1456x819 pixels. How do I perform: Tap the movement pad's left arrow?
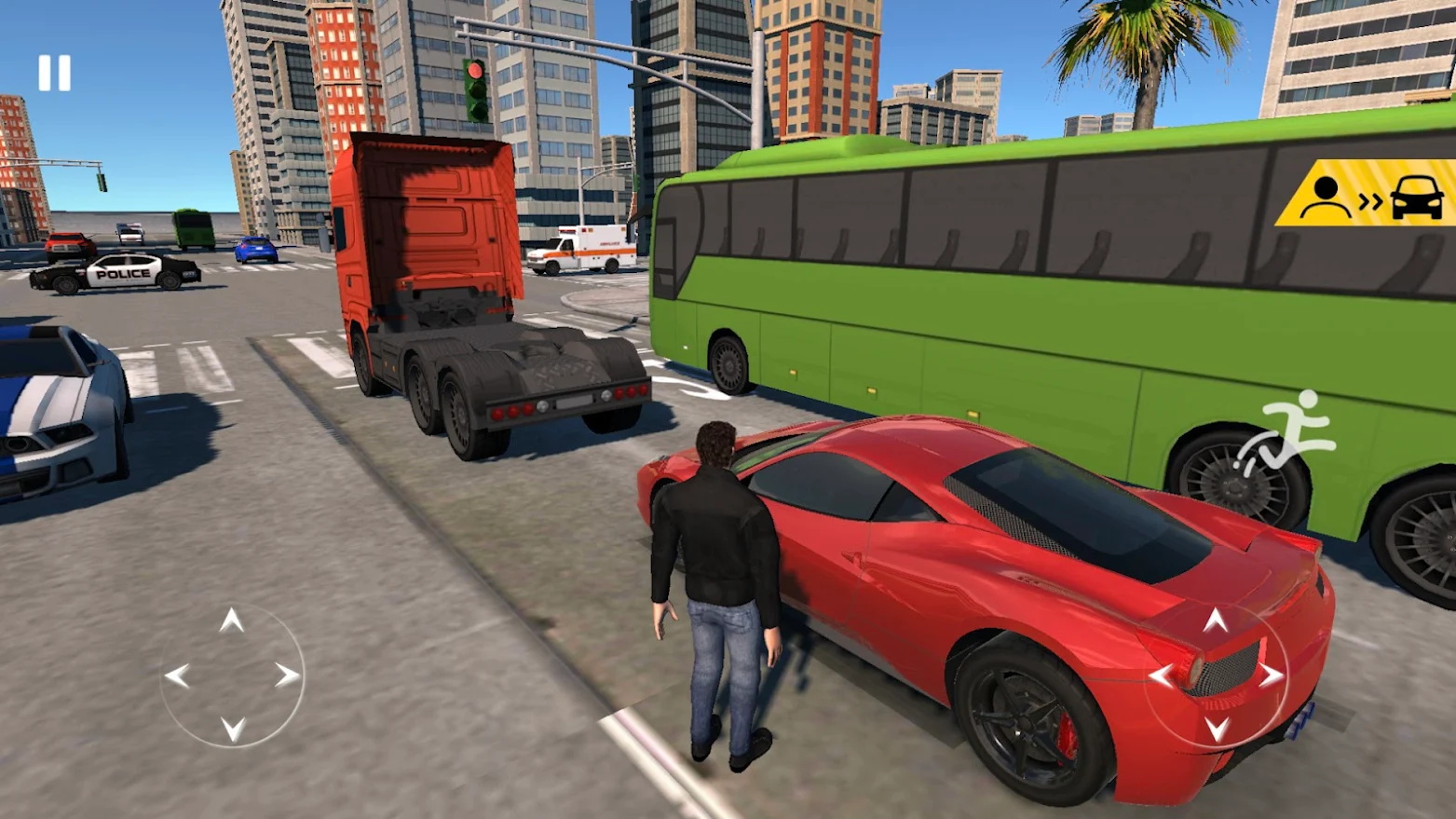177,676
